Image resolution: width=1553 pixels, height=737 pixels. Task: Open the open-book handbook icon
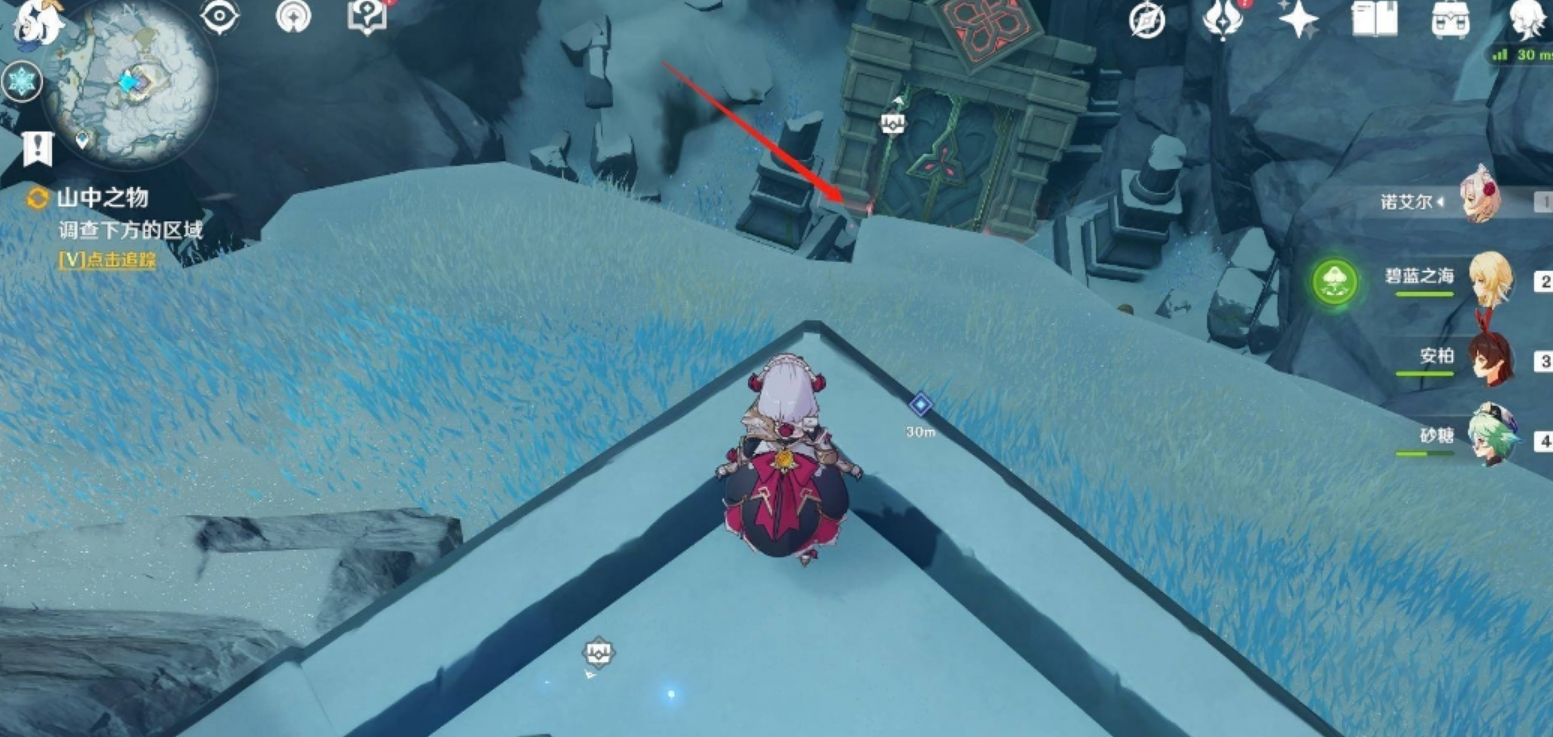pos(1374,20)
